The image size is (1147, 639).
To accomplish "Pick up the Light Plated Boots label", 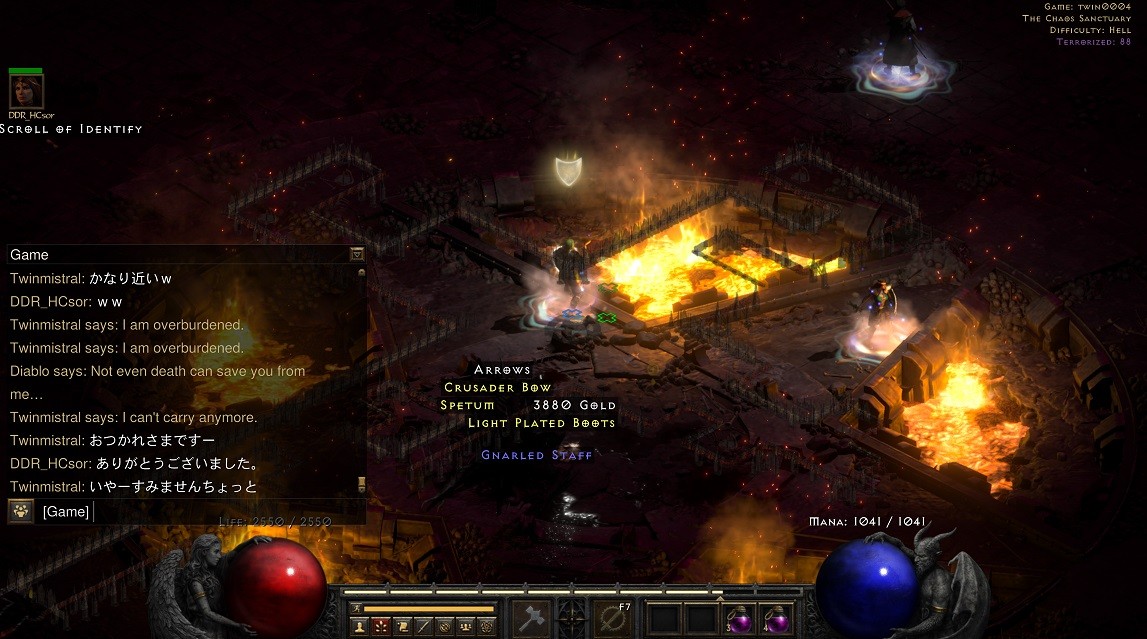I will [x=542, y=423].
